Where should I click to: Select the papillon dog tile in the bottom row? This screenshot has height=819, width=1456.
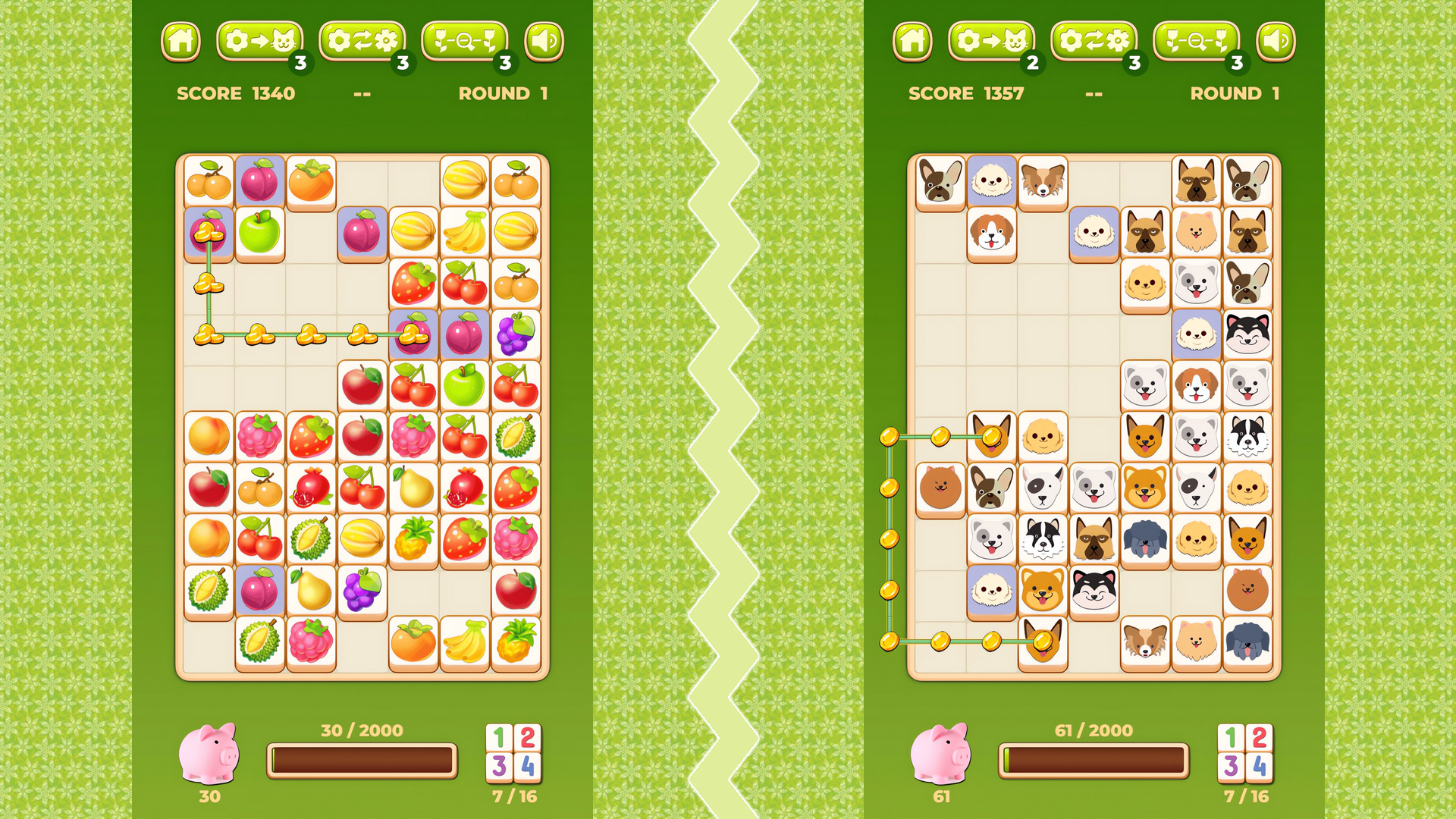point(1145,646)
